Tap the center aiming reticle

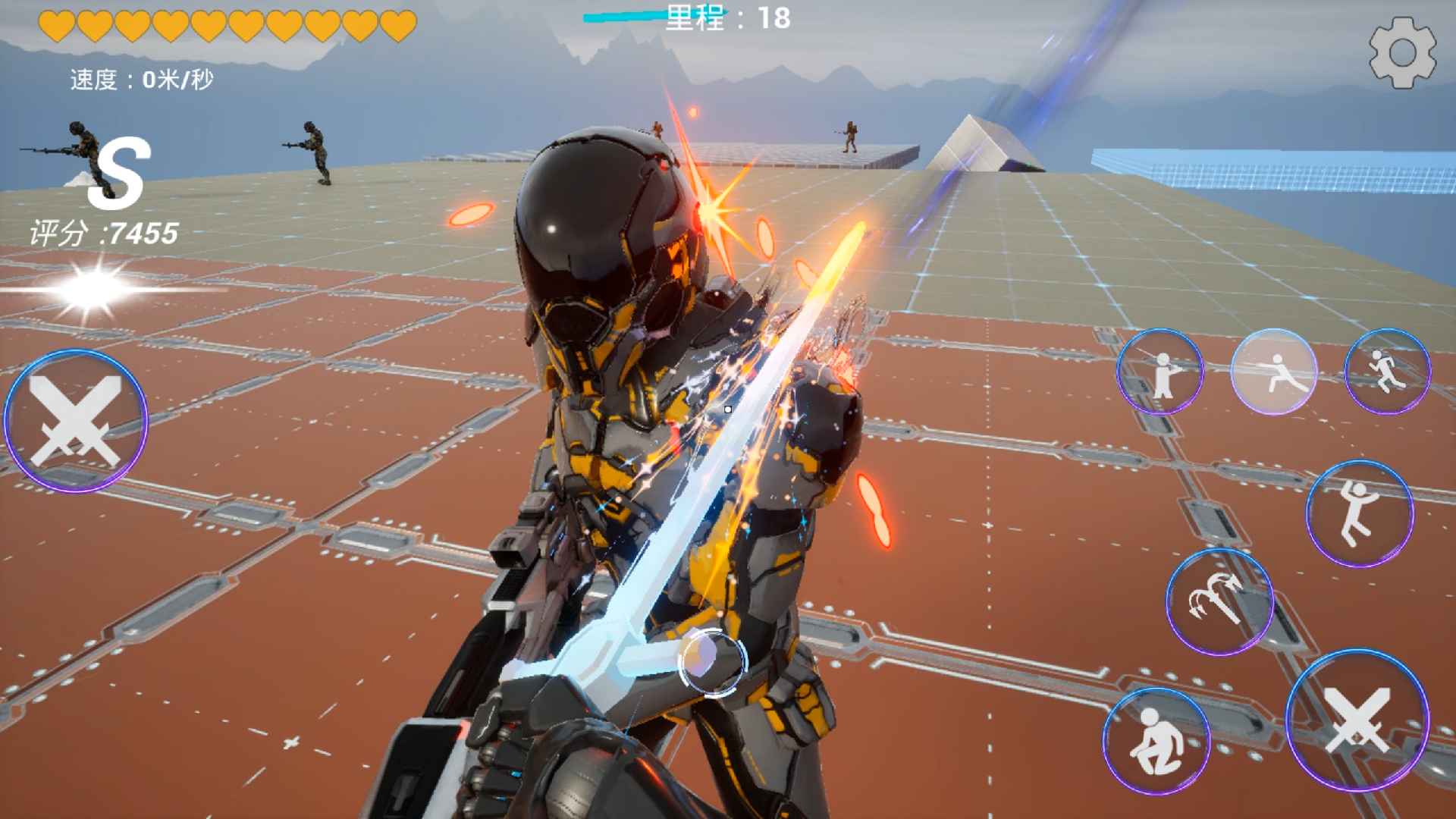click(x=726, y=409)
